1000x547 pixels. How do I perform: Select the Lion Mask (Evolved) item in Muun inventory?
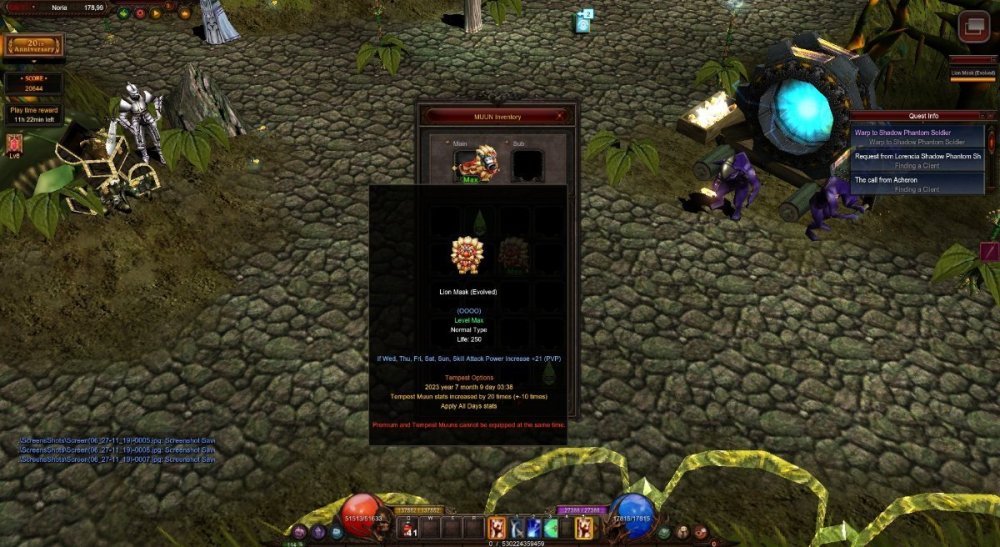(467, 255)
